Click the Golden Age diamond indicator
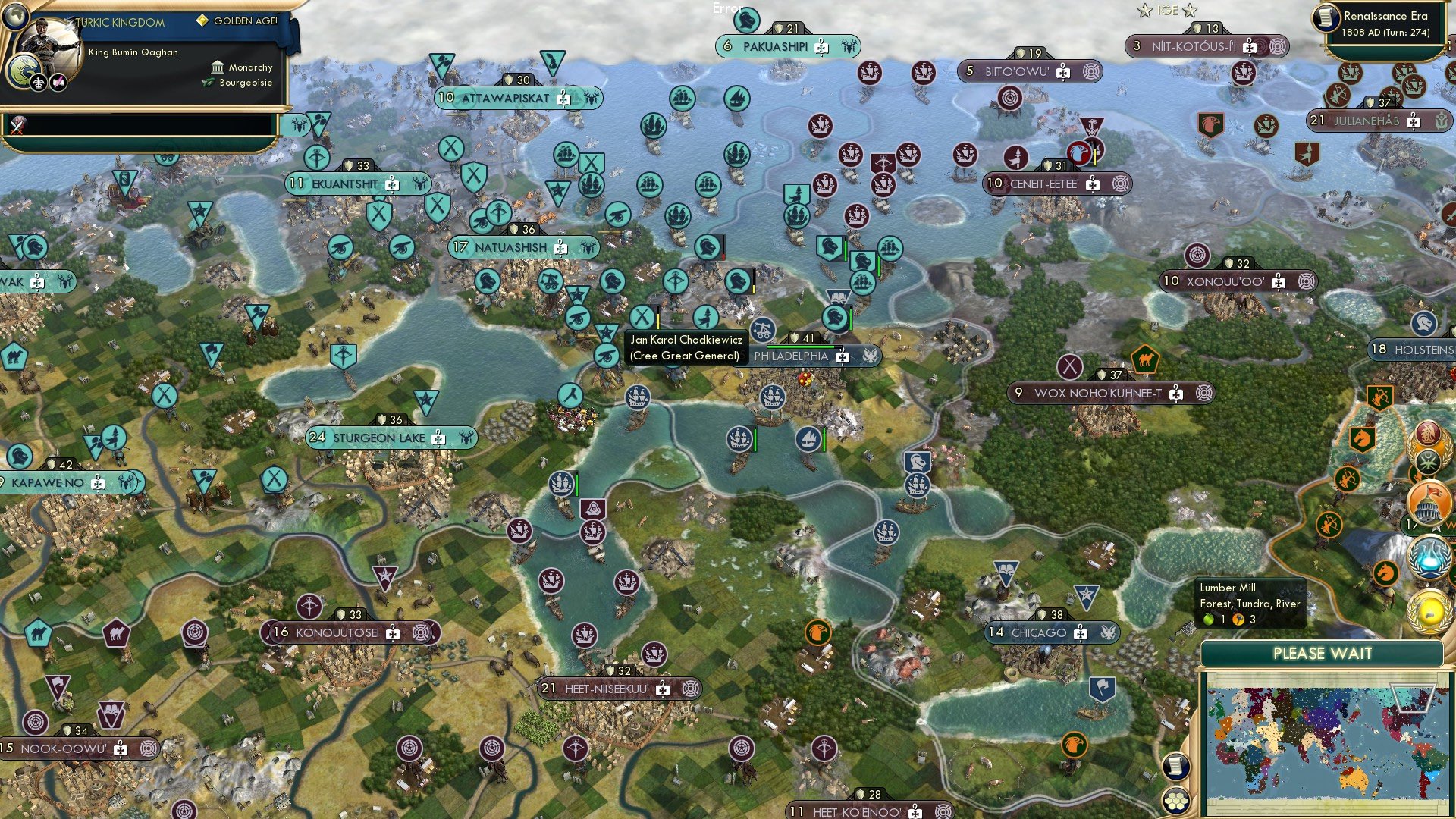This screenshot has height=819, width=1456. tap(202, 22)
